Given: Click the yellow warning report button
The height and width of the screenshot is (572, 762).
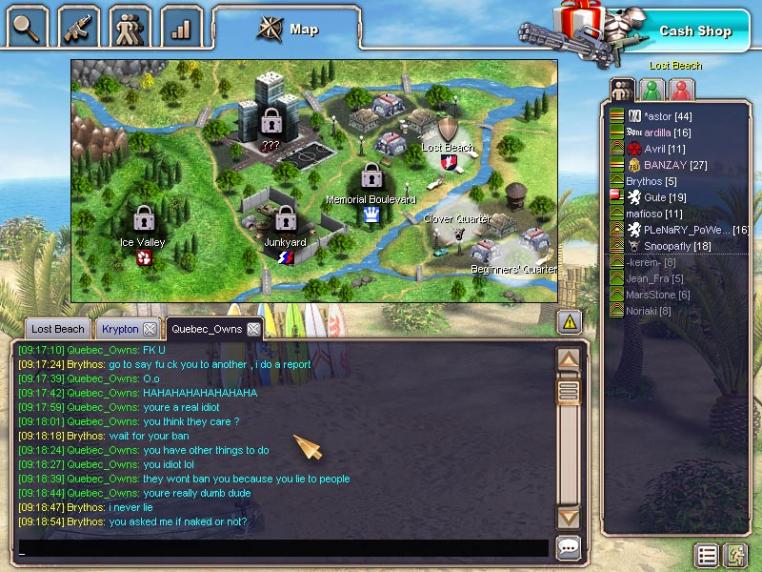Looking at the screenshot, I should (568, 322).
